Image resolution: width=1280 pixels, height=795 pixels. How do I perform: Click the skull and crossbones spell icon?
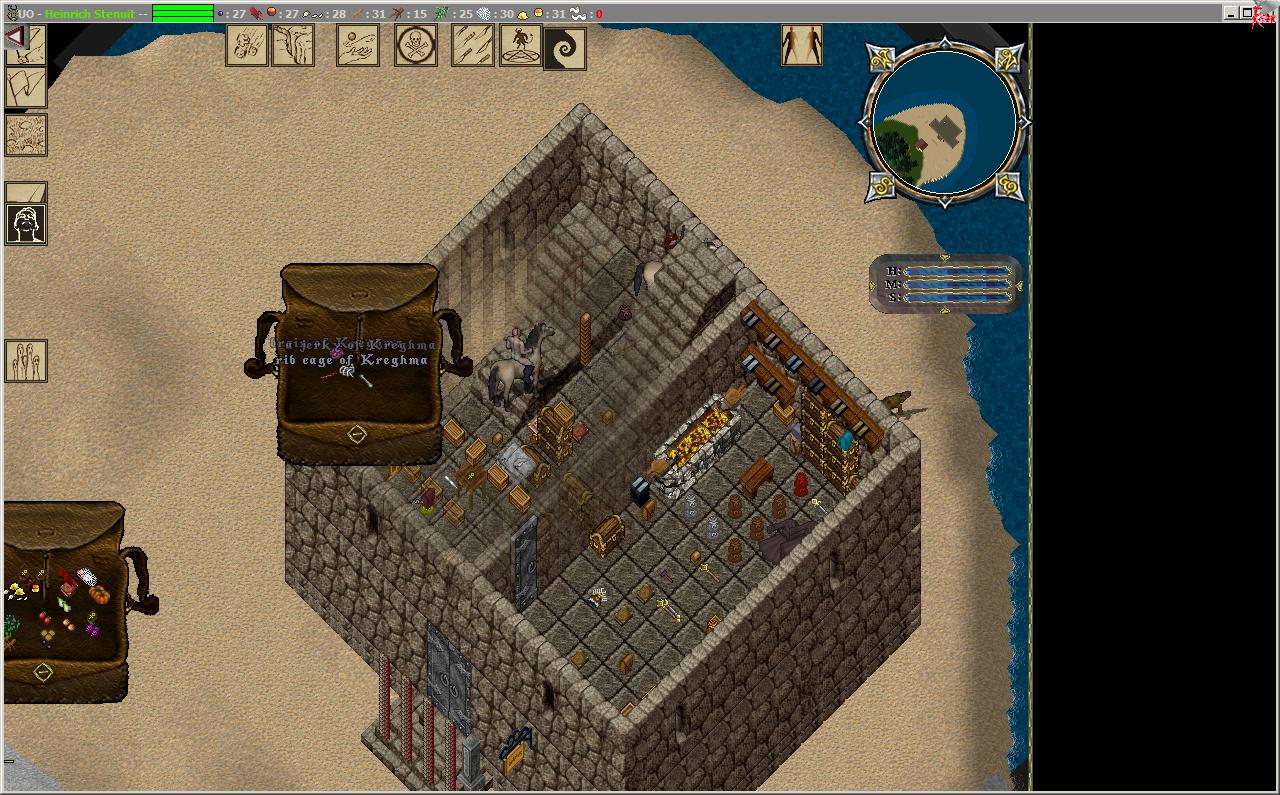click(416, 45)
